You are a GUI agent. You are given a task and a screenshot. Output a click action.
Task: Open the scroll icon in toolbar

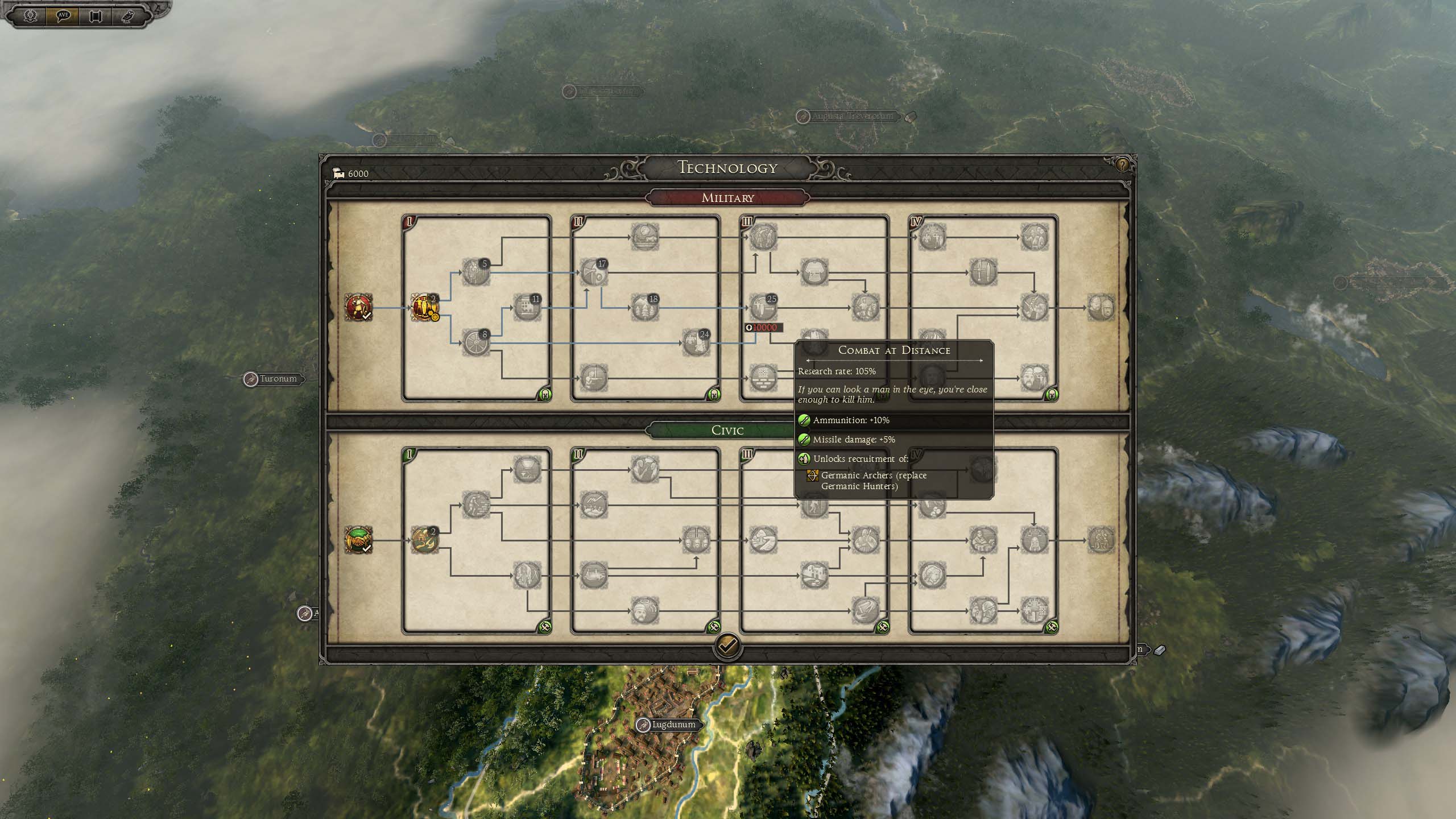(x=95, y=15)
